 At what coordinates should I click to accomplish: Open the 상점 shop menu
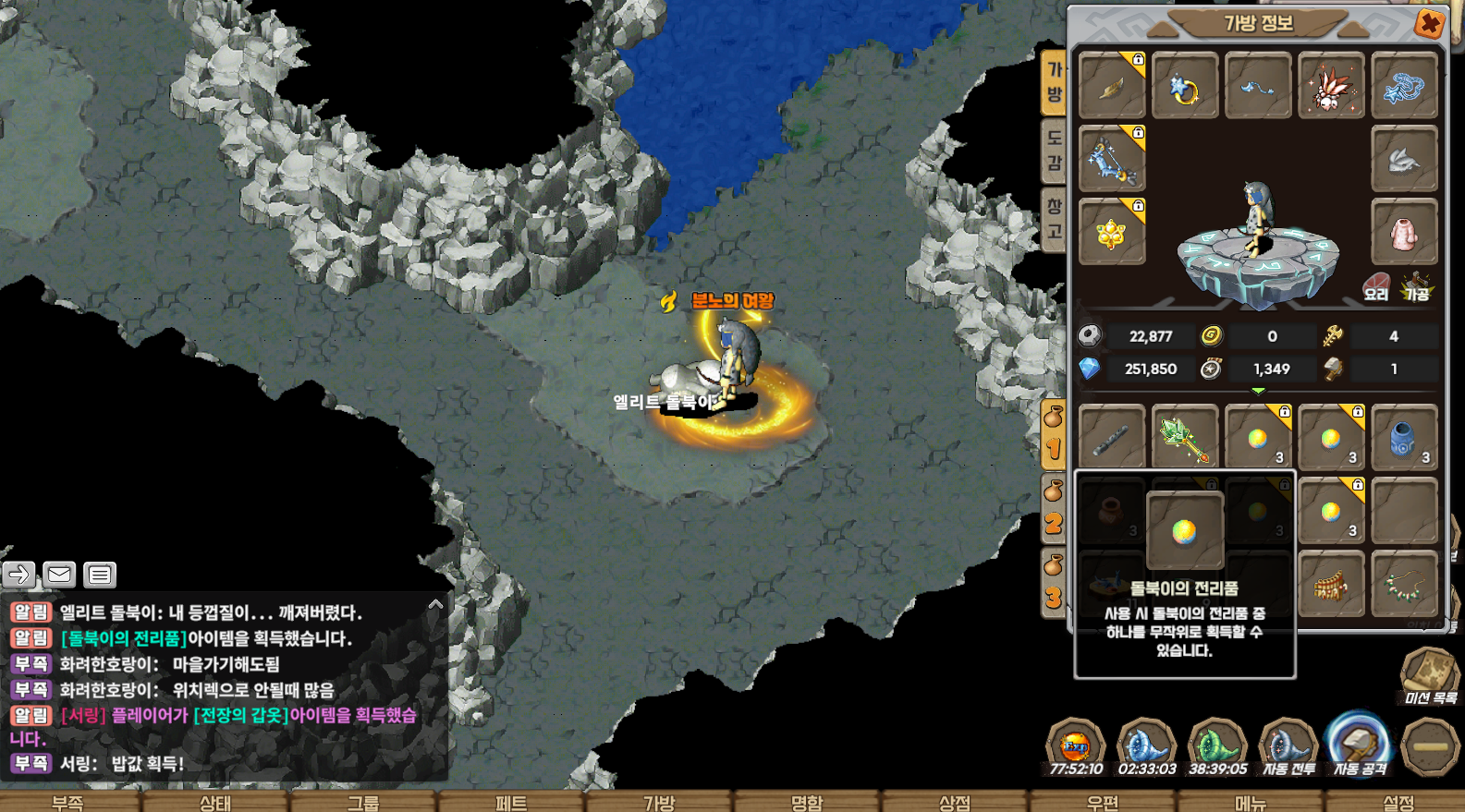tap(955, 802)
